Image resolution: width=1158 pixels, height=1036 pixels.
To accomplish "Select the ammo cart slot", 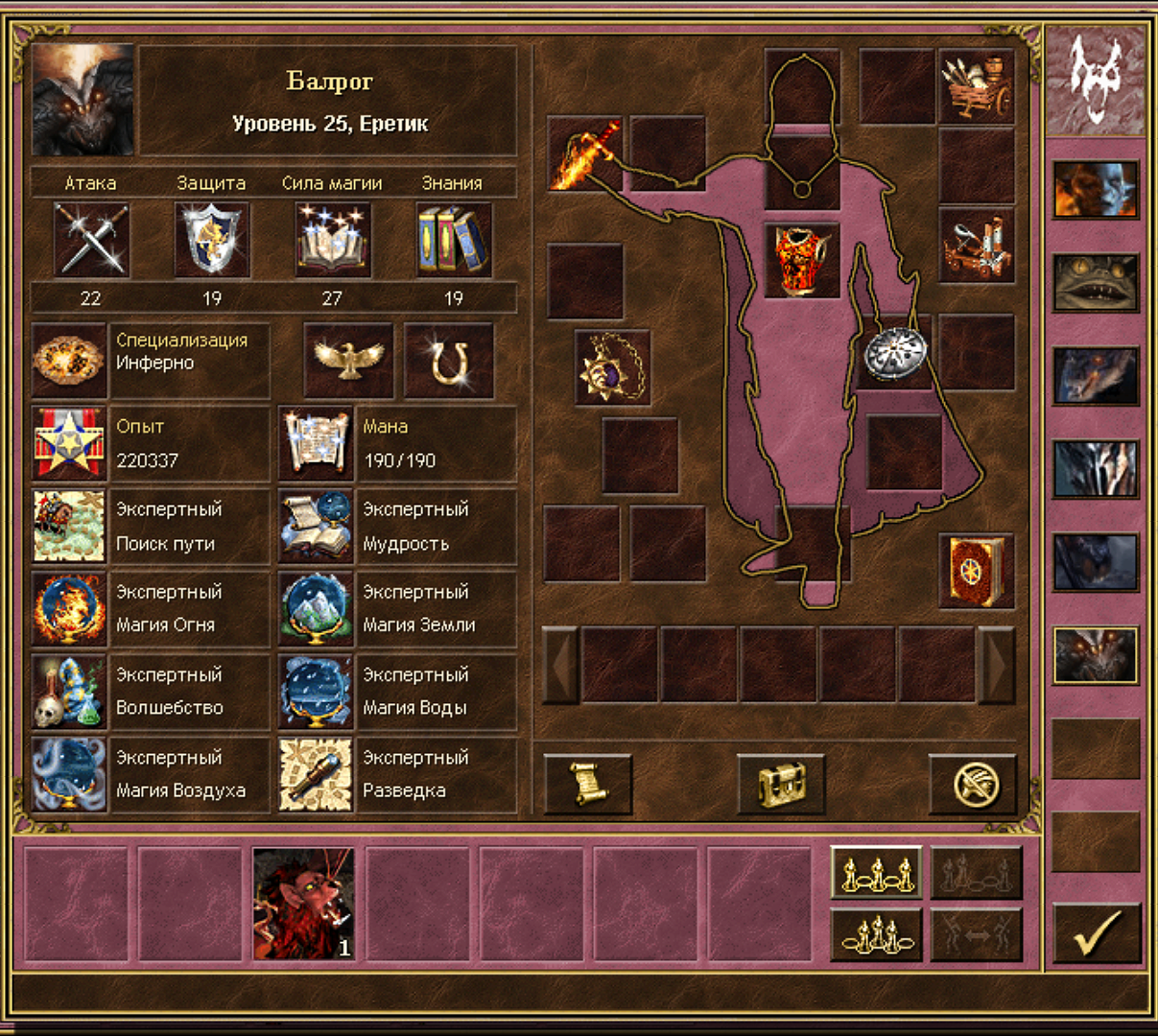I will [x=976, y=86].
